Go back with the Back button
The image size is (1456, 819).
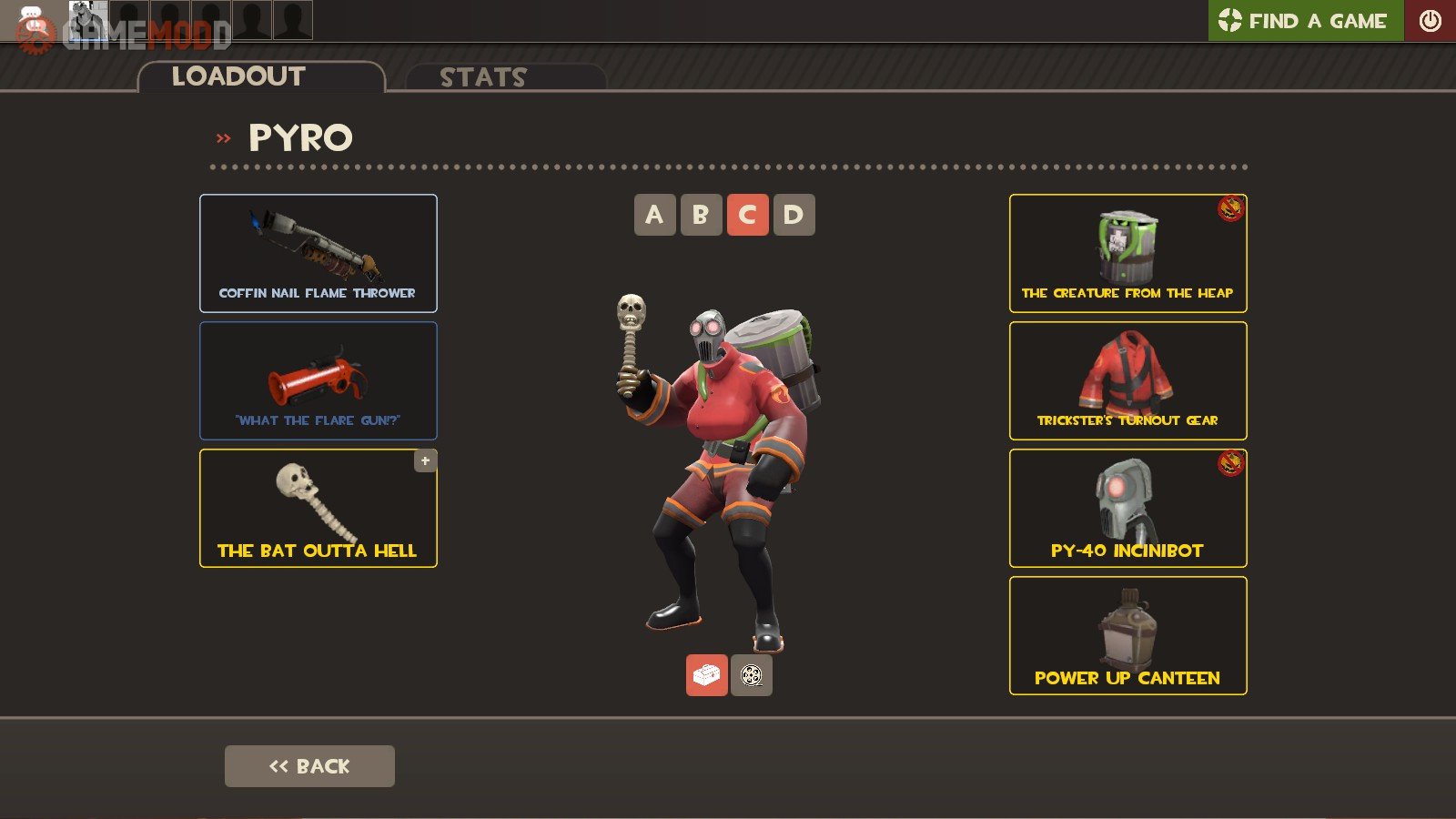click(309, 766)
